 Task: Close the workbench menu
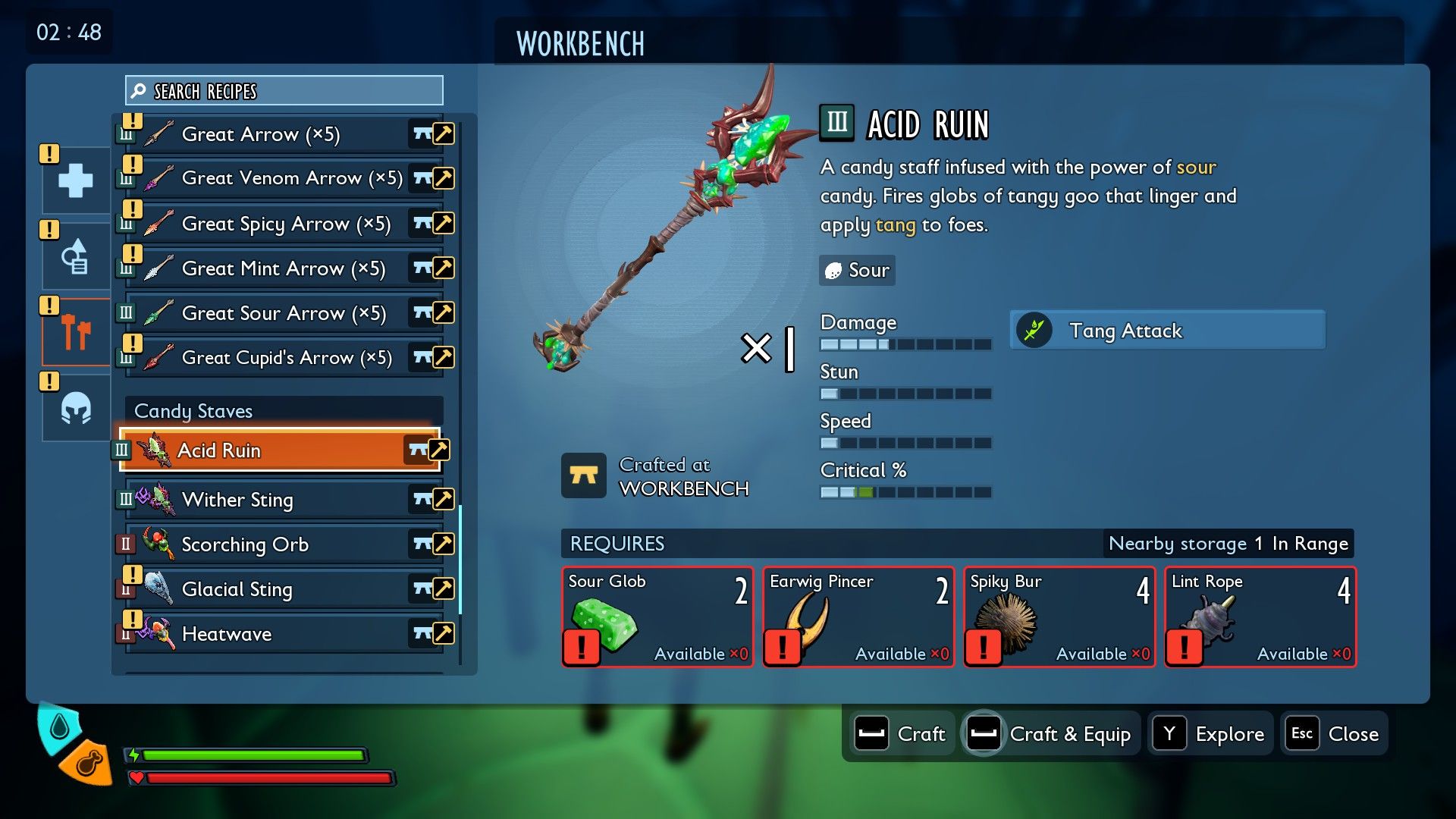[x=1335, y=734]
